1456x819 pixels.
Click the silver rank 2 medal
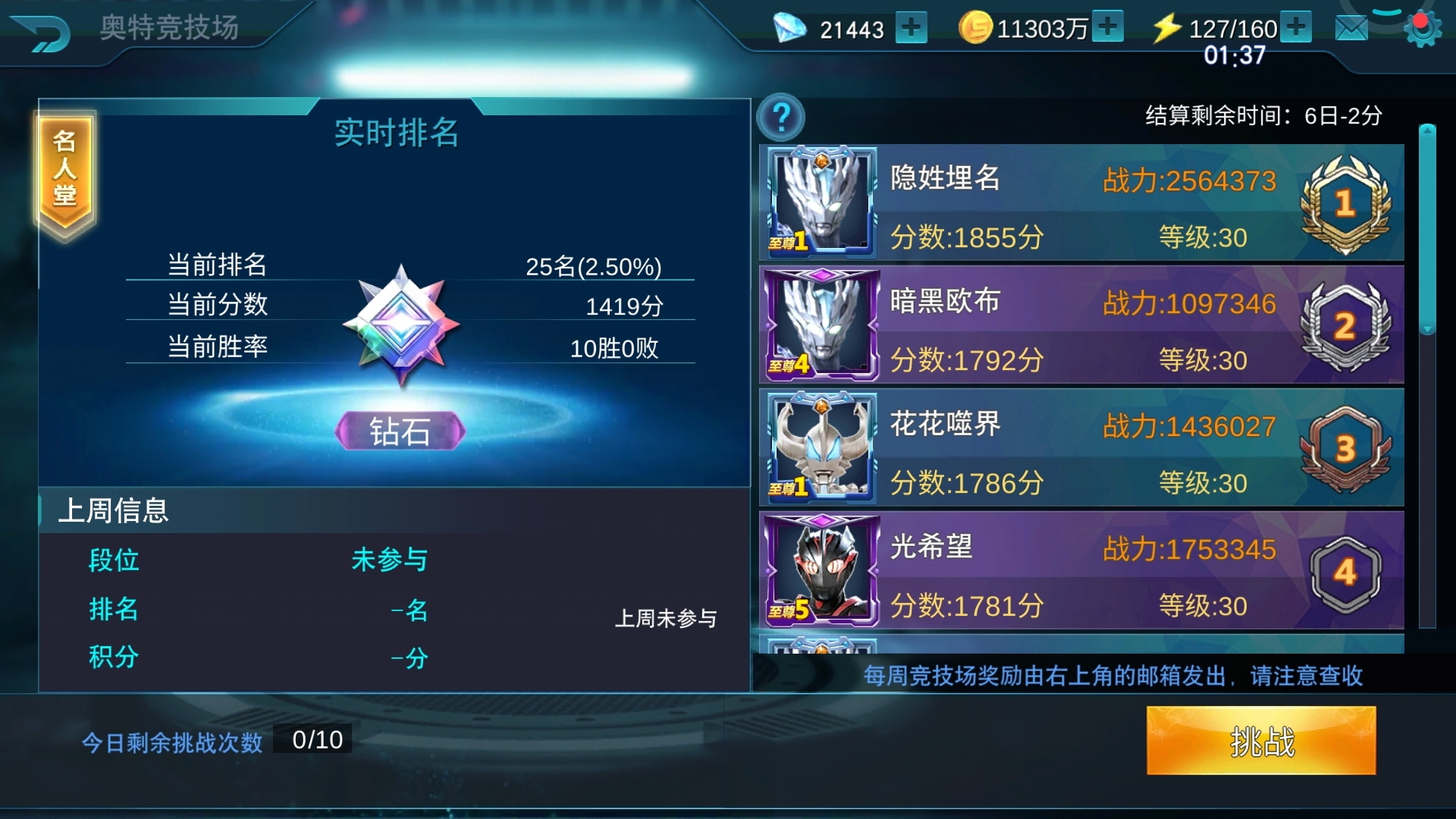(1346, 325)
